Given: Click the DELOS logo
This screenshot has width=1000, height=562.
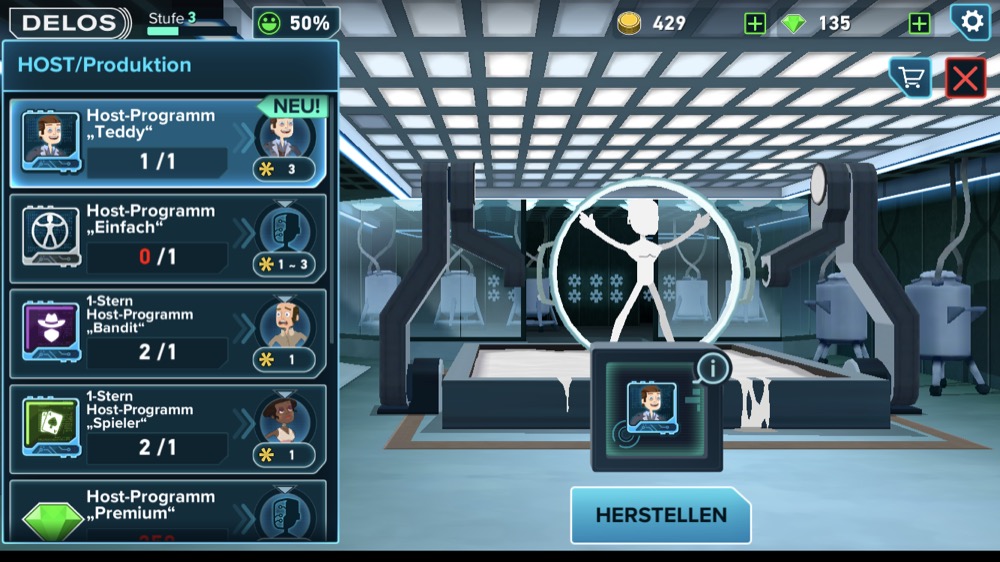Looking at the screenshot, I should click(68, 22).
